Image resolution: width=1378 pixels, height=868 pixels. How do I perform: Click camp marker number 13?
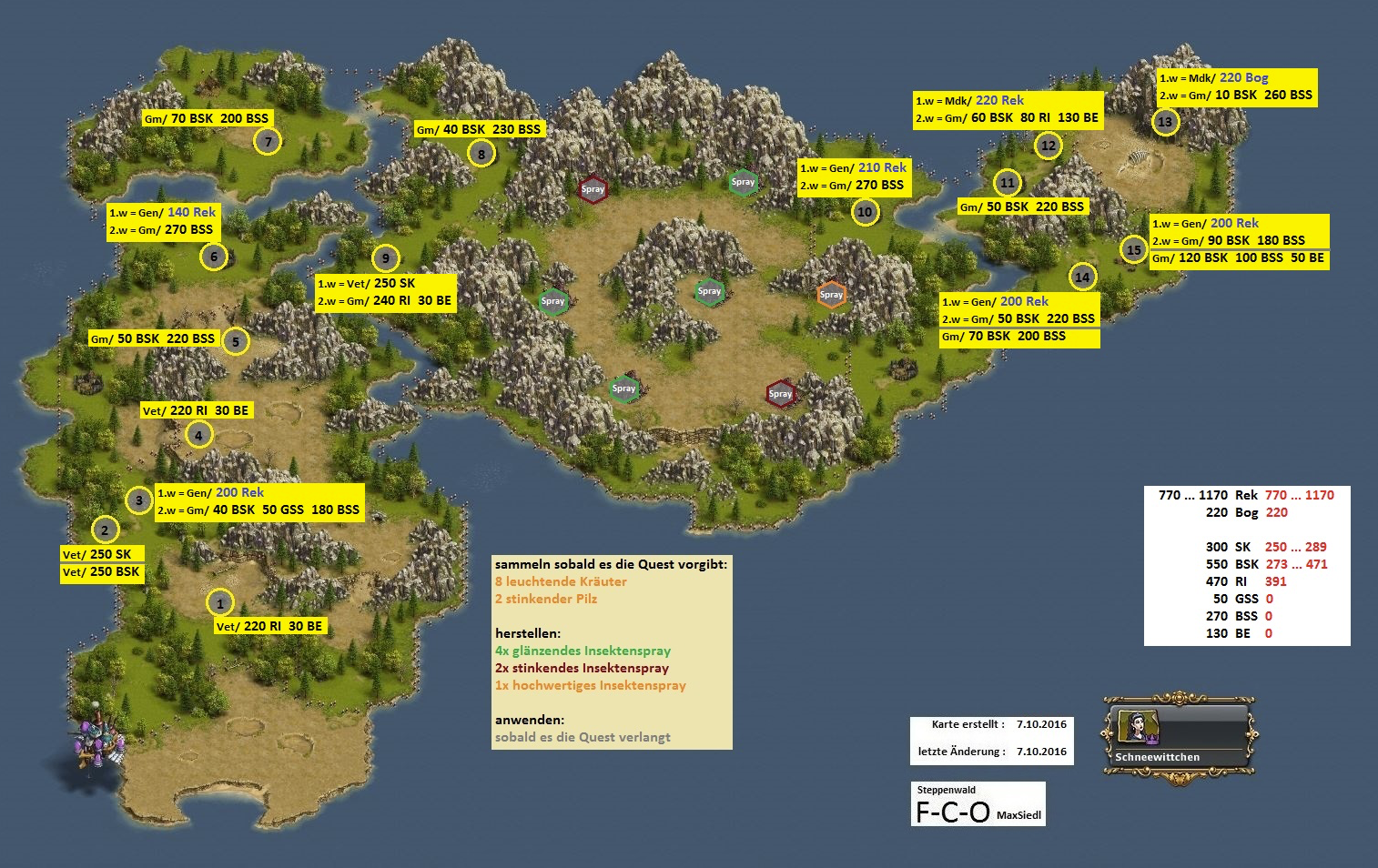(x=1165, y=121)
